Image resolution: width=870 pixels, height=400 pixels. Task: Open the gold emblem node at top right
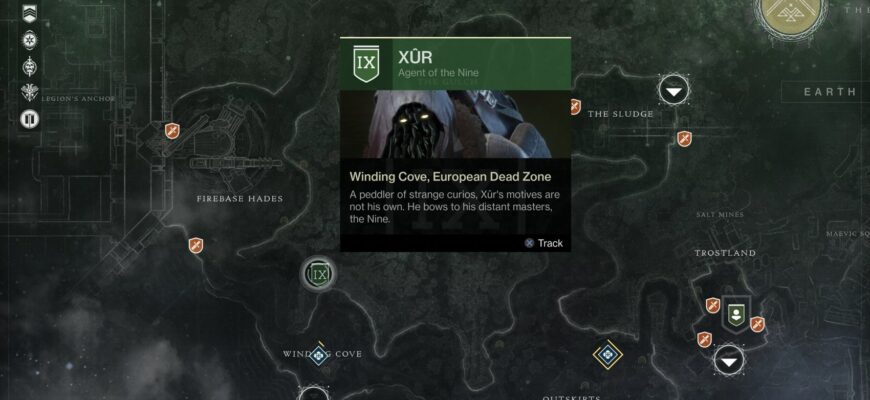tap(791, 10)
